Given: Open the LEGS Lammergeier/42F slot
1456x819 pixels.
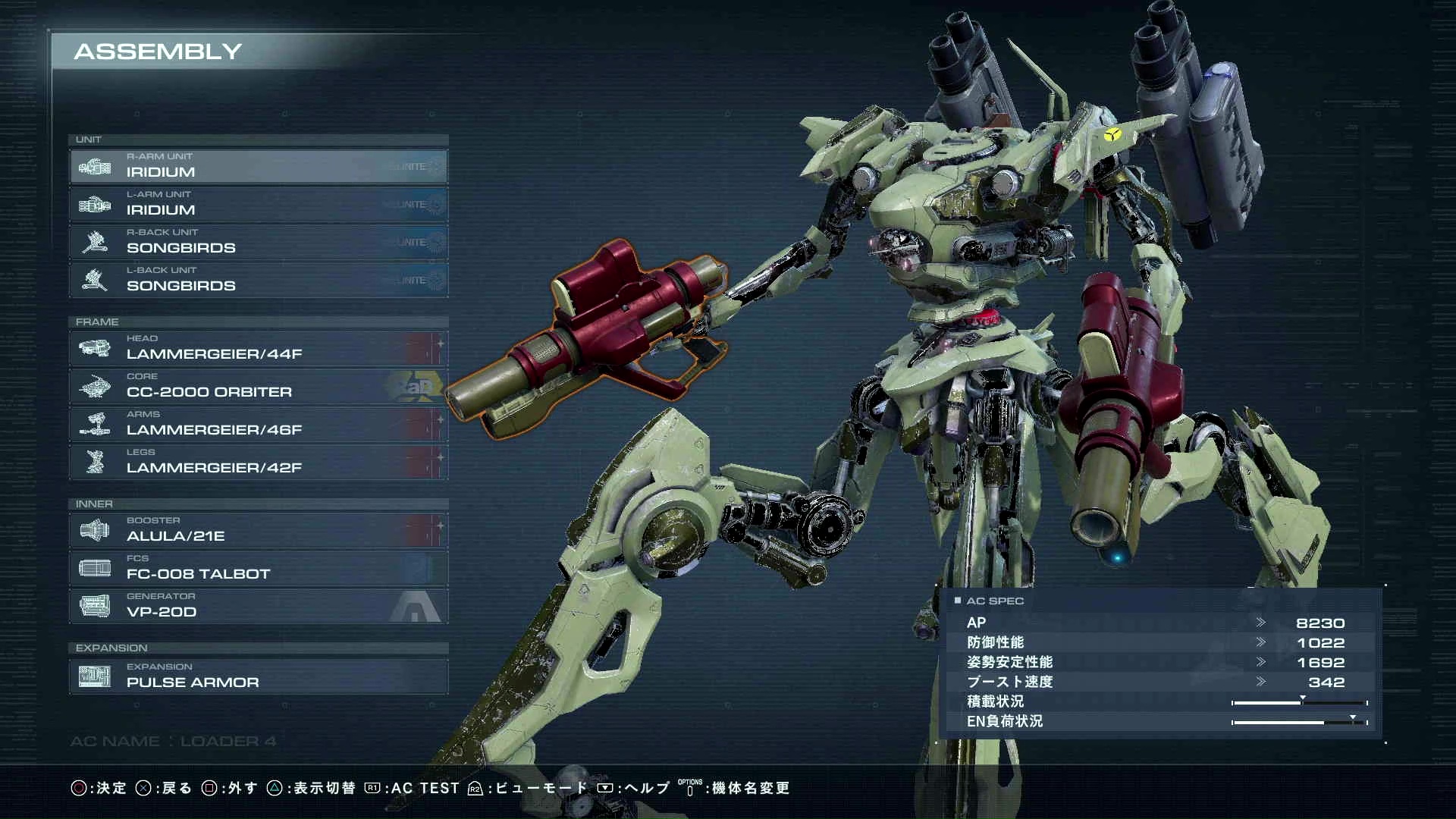Looking at the screenshot, I should 258,462.
